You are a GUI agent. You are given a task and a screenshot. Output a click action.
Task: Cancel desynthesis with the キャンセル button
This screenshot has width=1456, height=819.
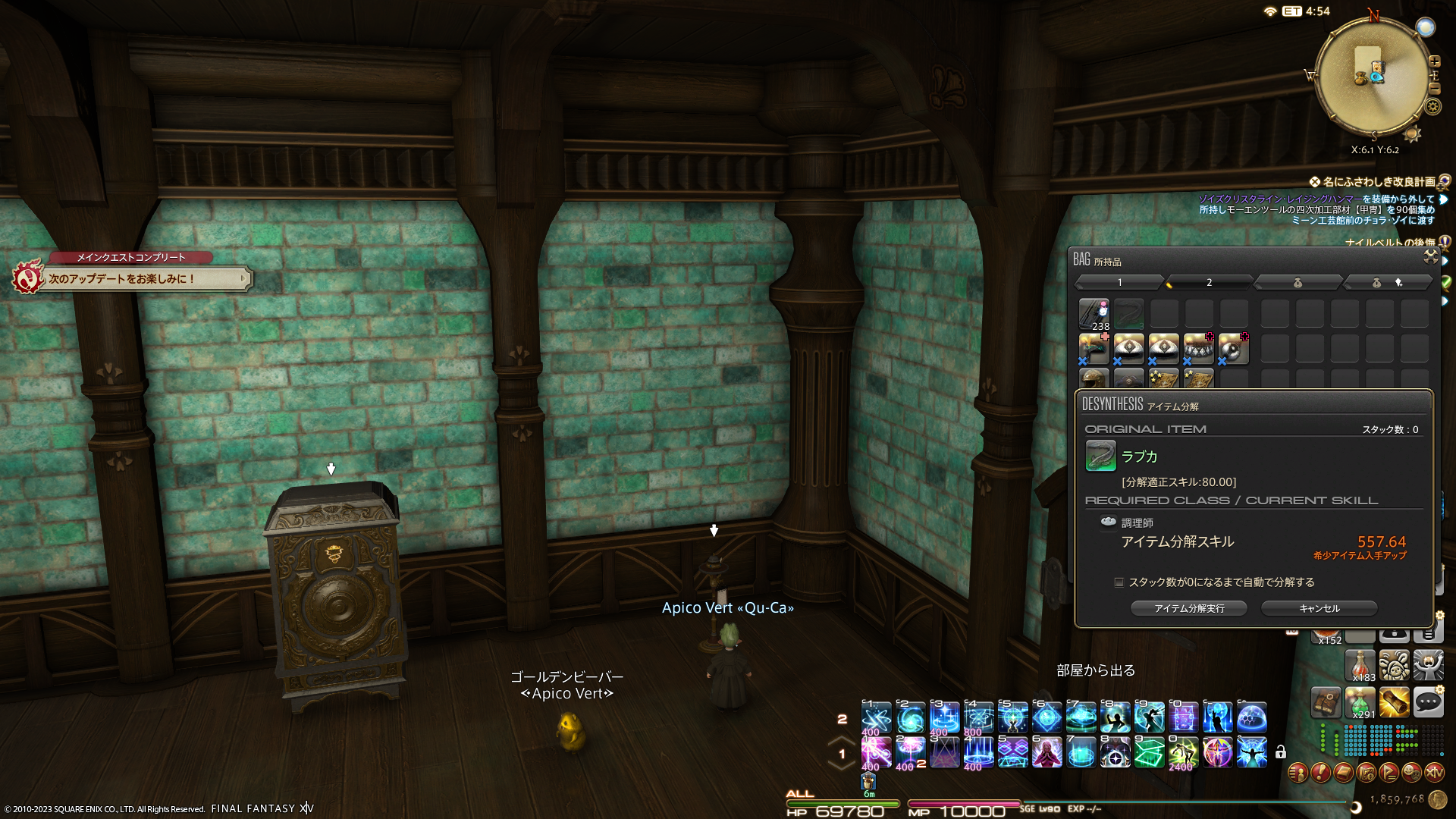point(1319,608)
